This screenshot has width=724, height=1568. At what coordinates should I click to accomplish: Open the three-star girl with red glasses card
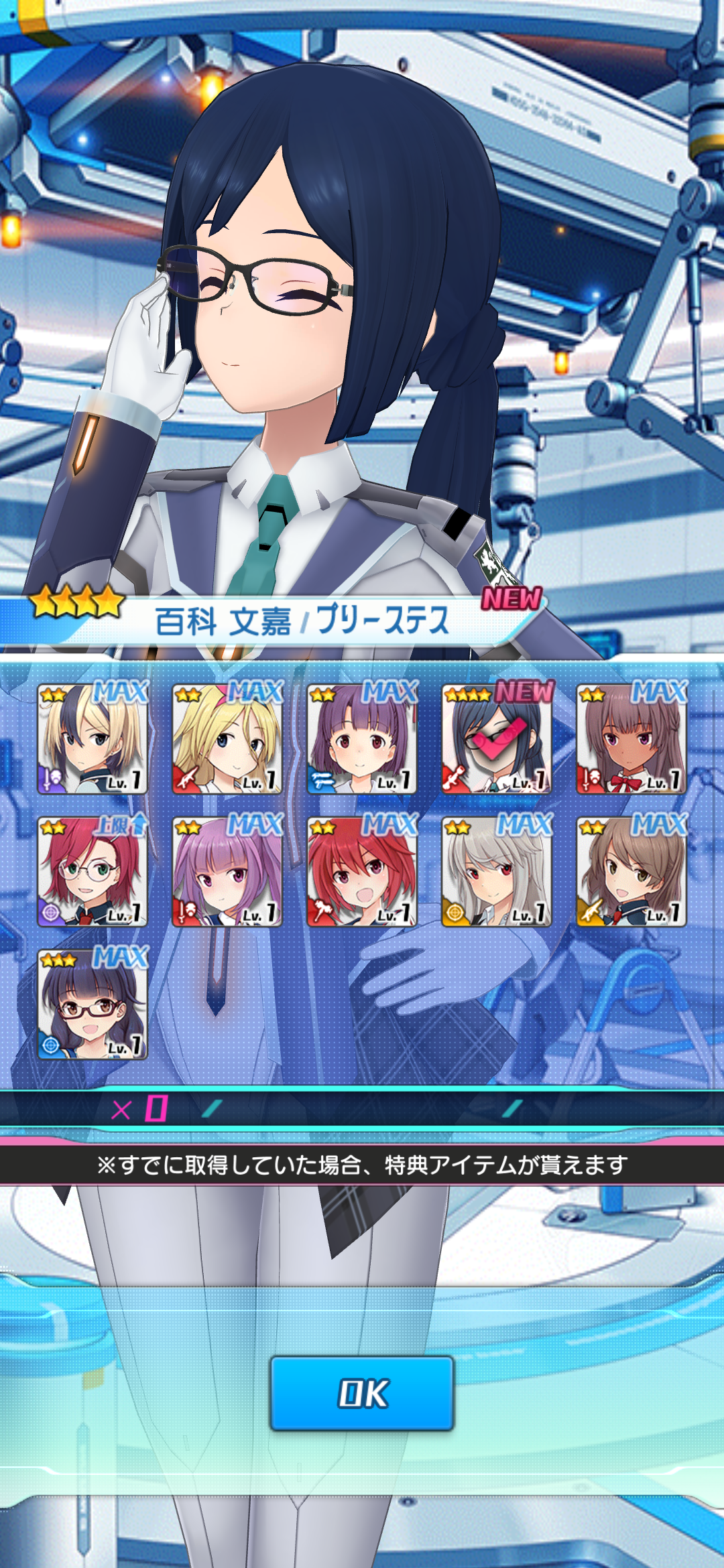[x=93, y=1004]
